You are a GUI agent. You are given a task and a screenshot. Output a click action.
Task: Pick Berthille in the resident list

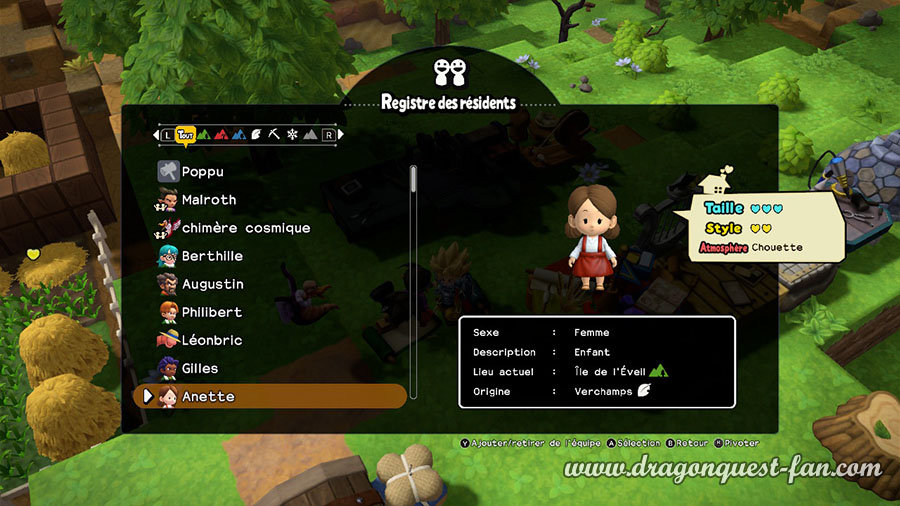click(x=212, y=256)
